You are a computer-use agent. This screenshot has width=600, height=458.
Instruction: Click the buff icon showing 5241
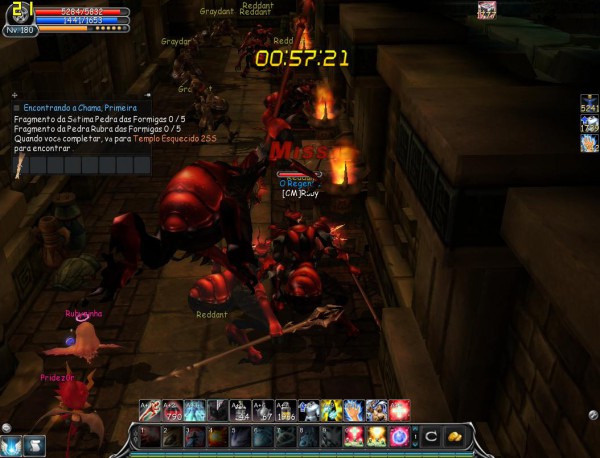point(589,105)
